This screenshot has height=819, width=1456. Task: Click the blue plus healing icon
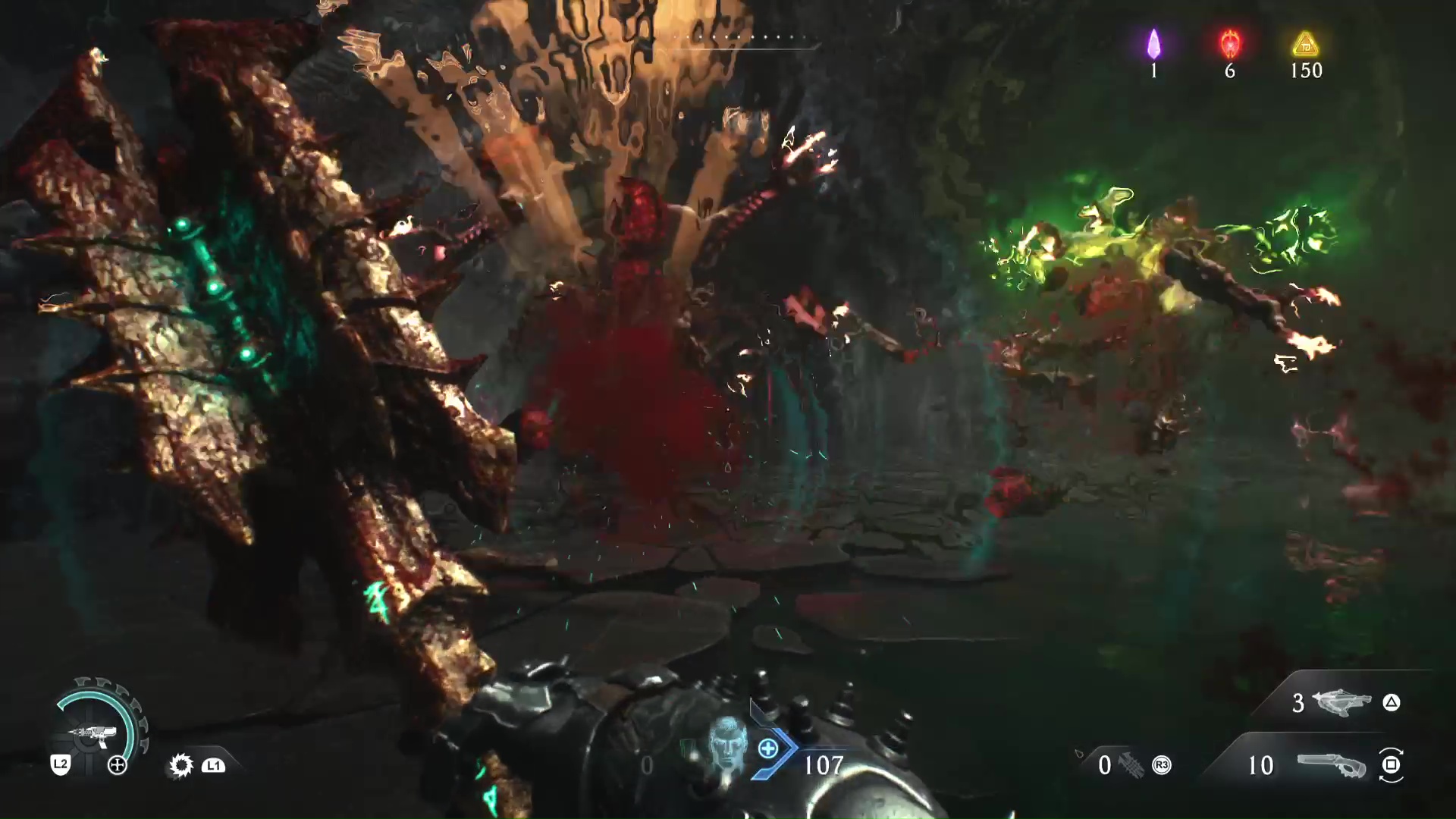pyautogui.click(x=768, y=749)
